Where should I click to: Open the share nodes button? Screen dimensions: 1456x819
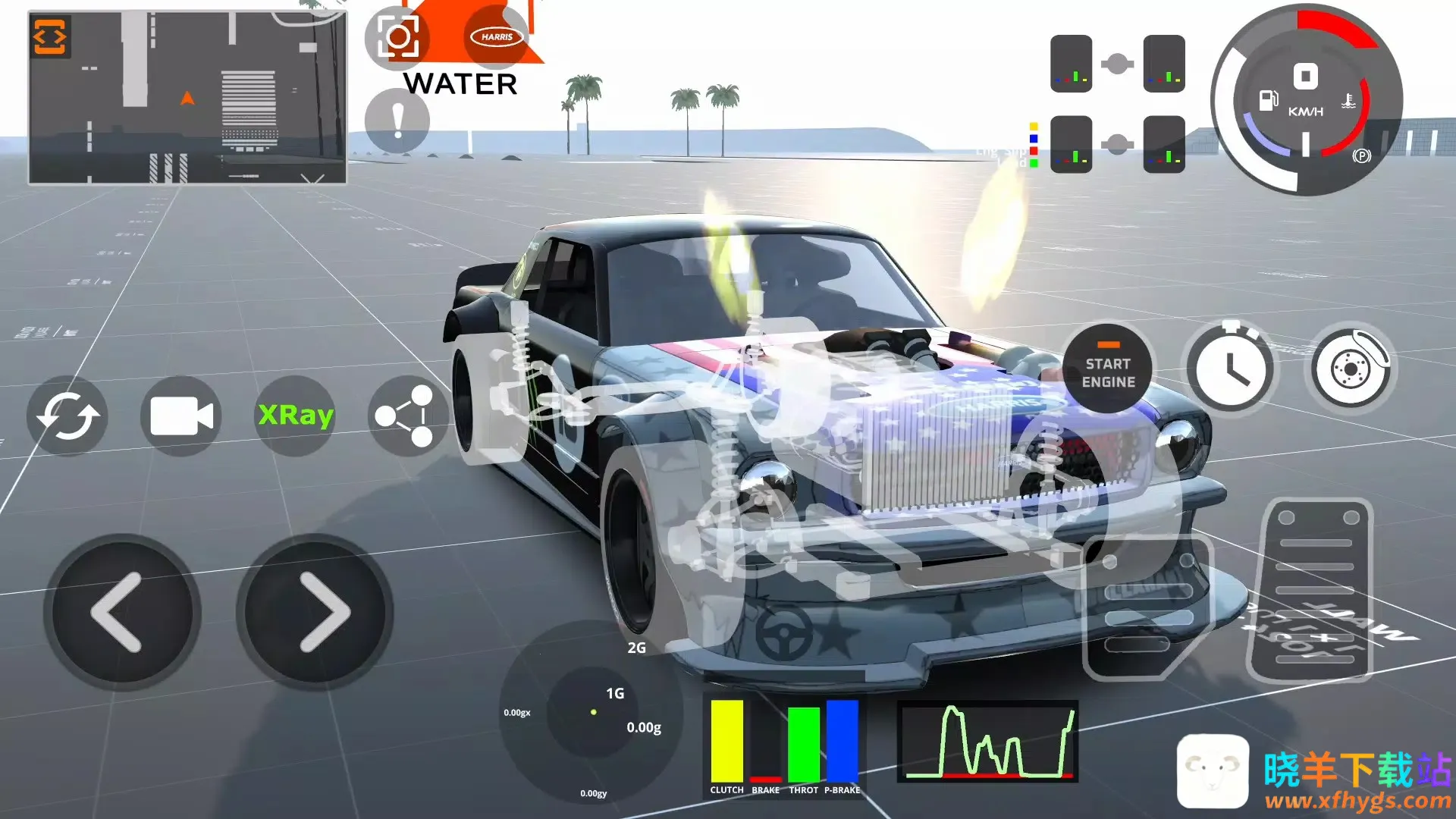tap(407, 416)
